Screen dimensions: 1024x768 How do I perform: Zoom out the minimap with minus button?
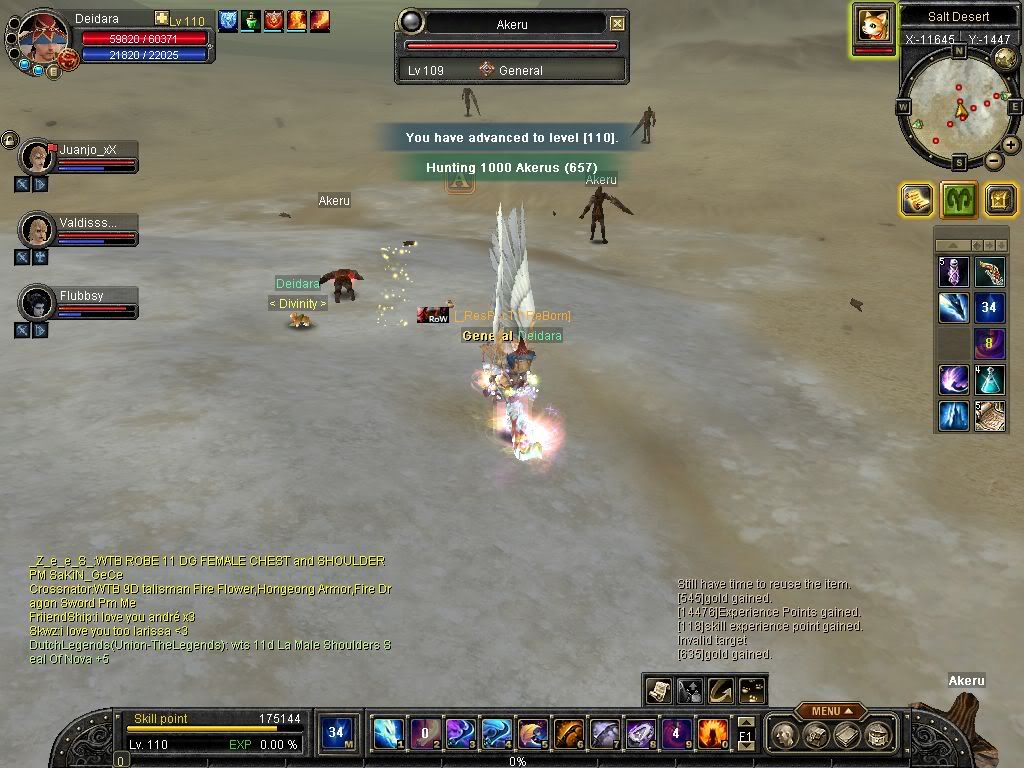point(994,161)
